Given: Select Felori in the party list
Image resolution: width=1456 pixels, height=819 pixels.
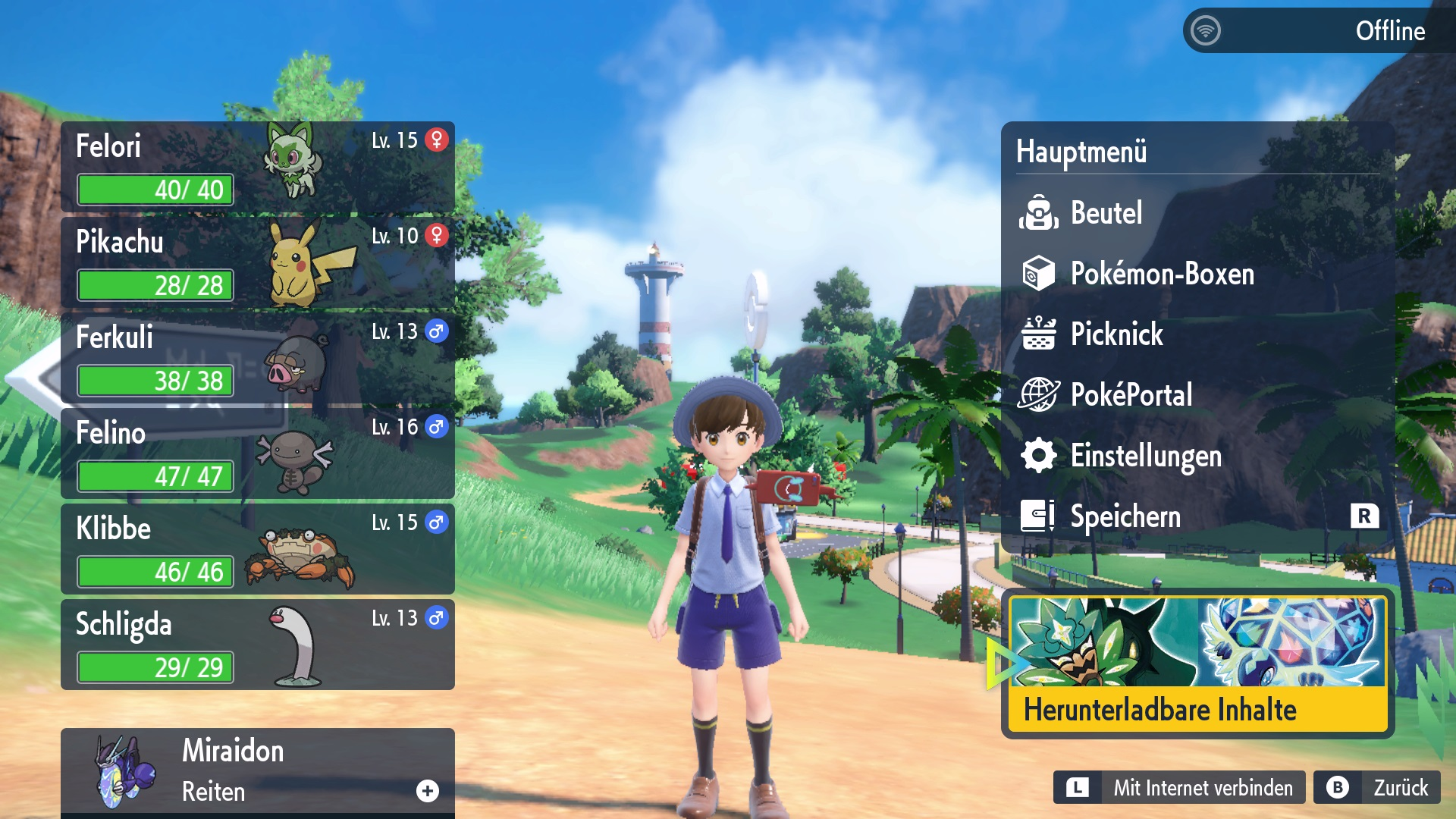Looking at the screenshot, I should pyautogui.click(x=258, y=167).
